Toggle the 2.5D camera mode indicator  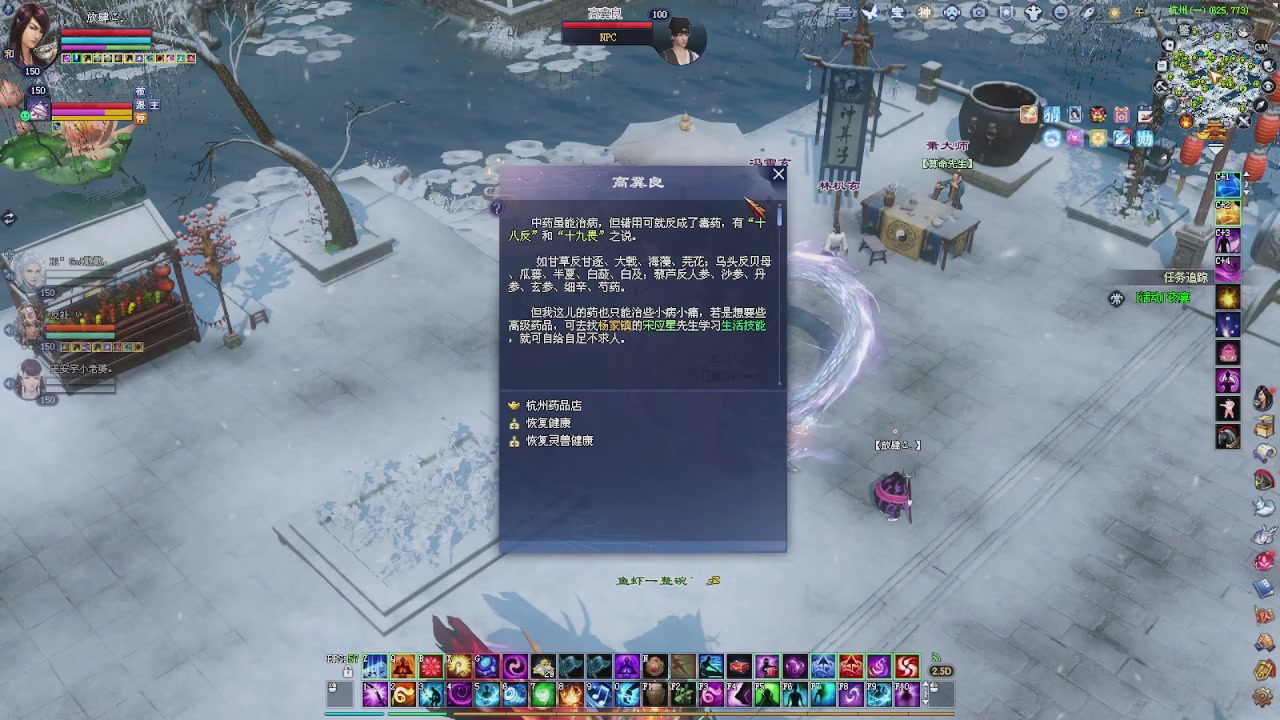940,671
